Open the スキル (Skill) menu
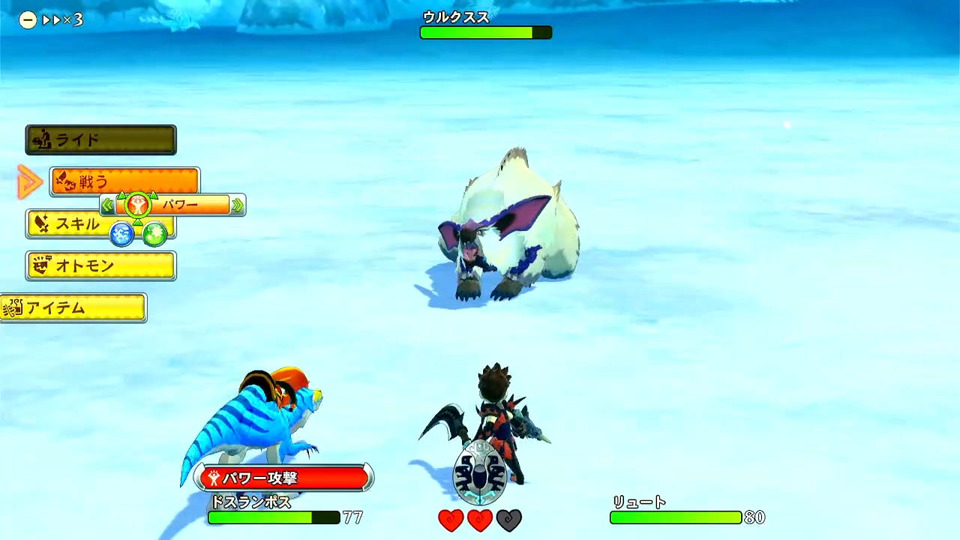 (x=62, y=224)
